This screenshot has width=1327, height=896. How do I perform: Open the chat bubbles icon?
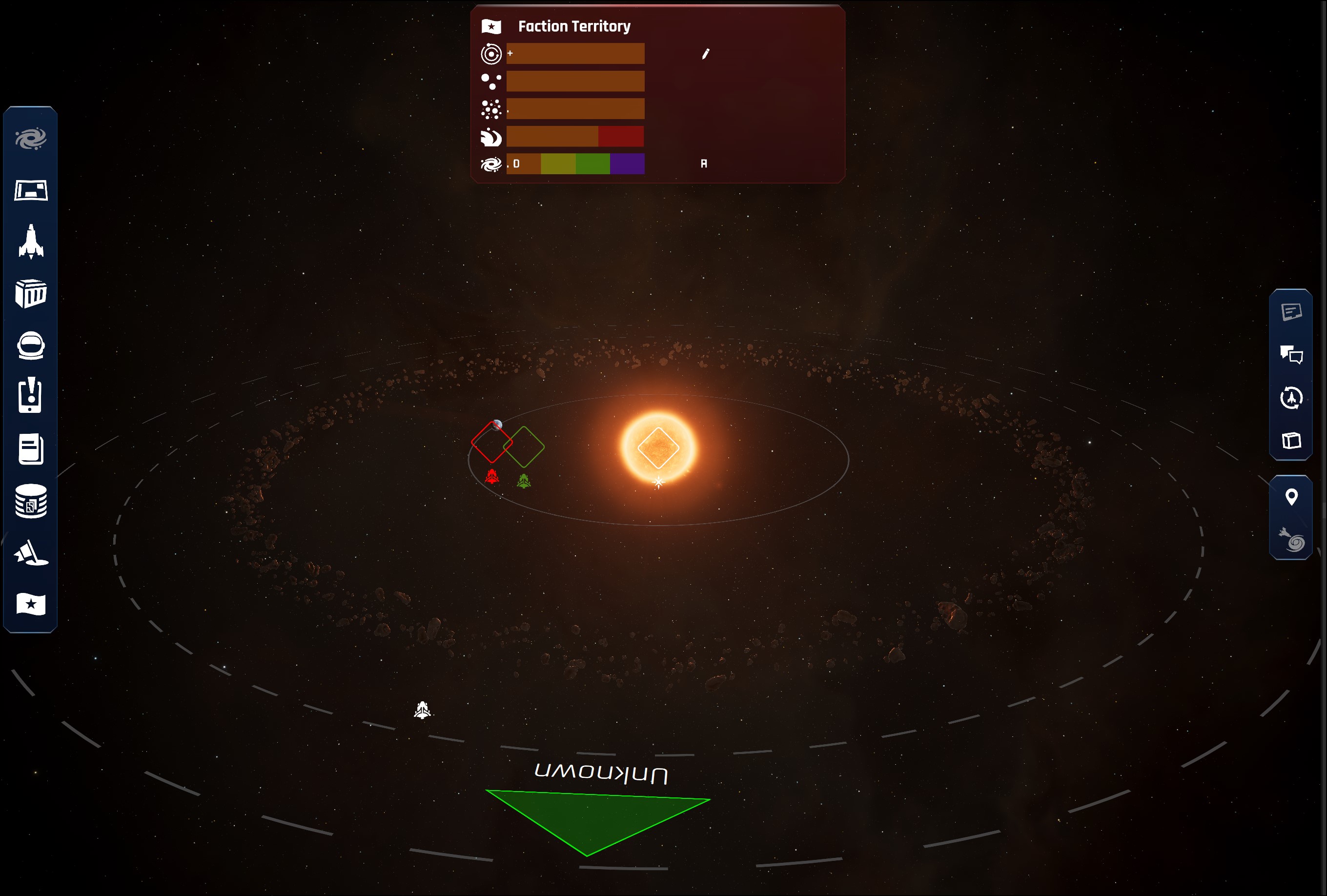click(x=1291, y=355)
